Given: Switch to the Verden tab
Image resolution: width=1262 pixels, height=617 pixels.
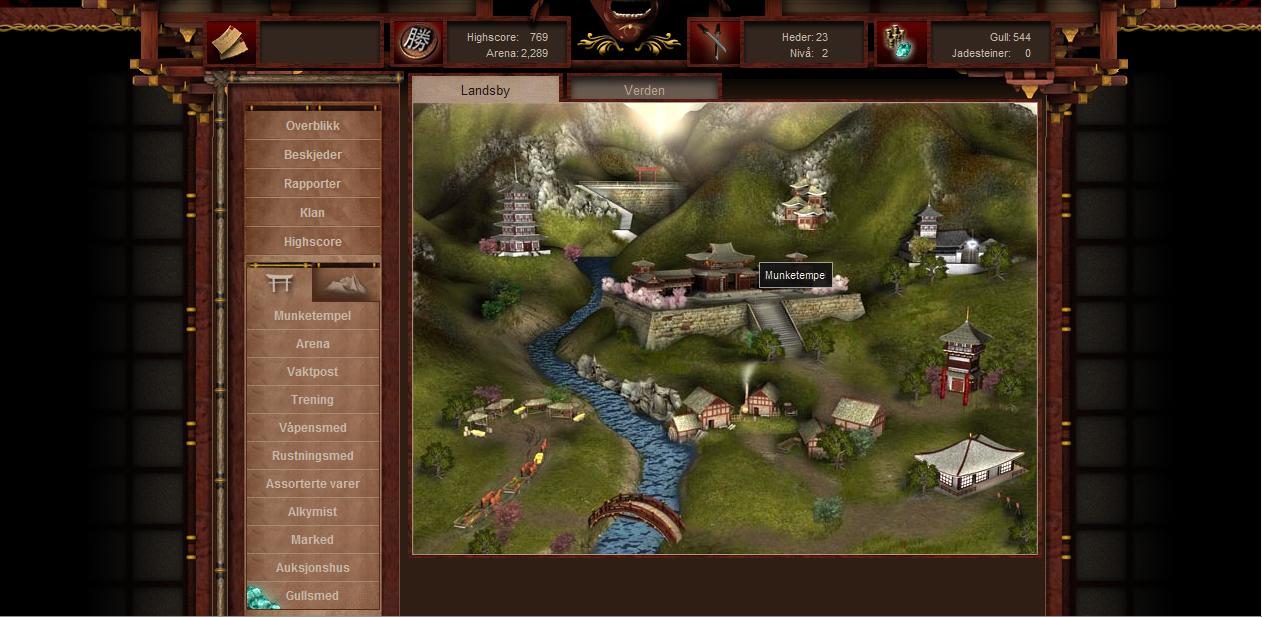Looking at the screenshot, I should point(644,90).
